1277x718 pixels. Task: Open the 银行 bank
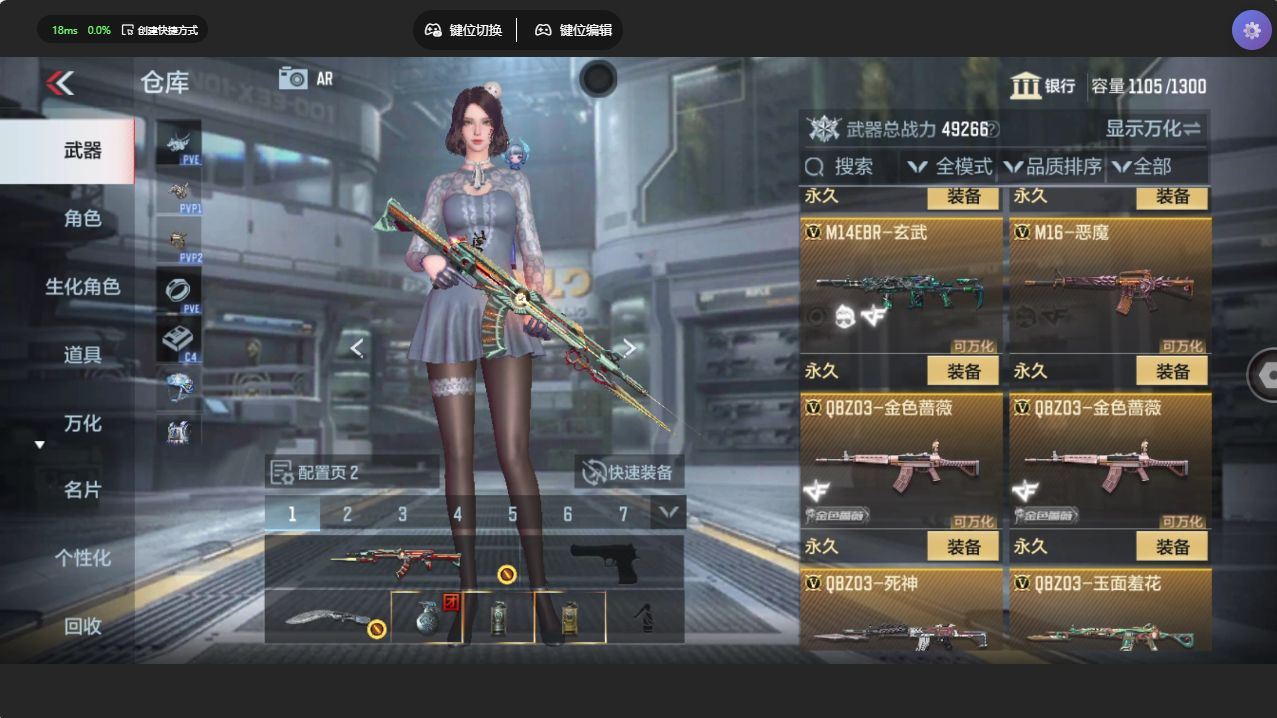[1043, 86]
